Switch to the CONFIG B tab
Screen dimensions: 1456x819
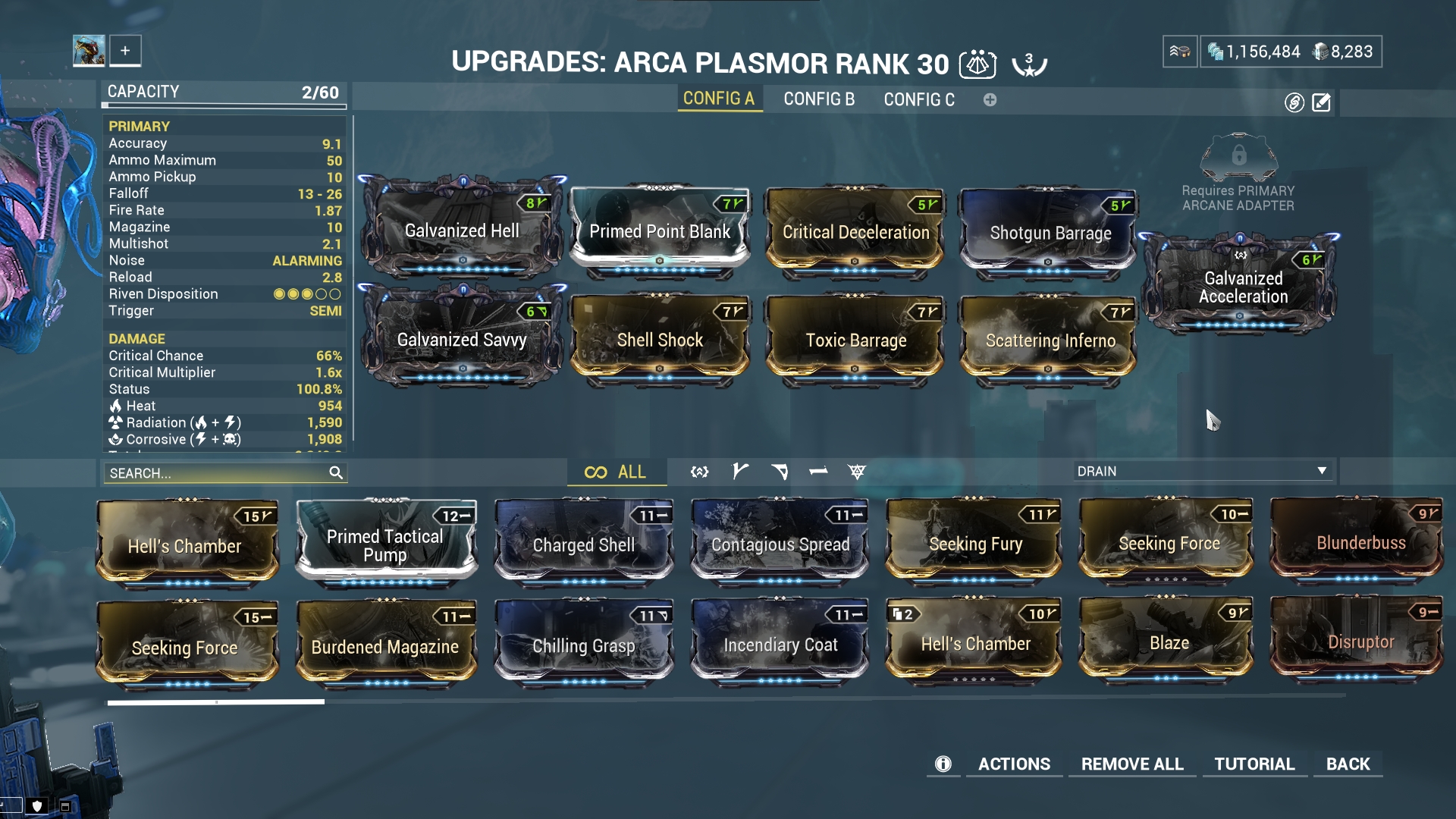click(x=819, y=99)
